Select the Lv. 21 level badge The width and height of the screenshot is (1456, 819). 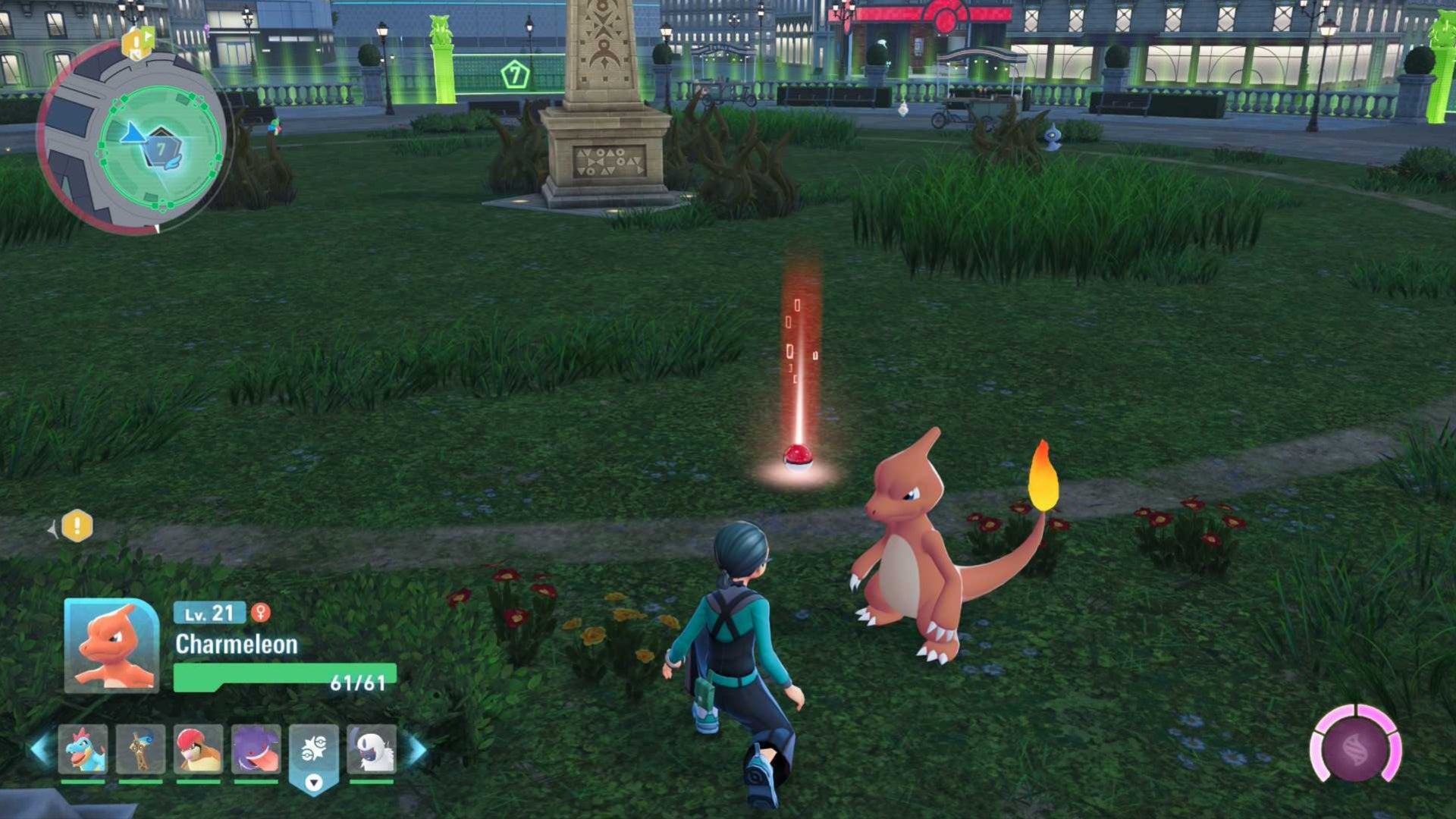click(211, 613)
